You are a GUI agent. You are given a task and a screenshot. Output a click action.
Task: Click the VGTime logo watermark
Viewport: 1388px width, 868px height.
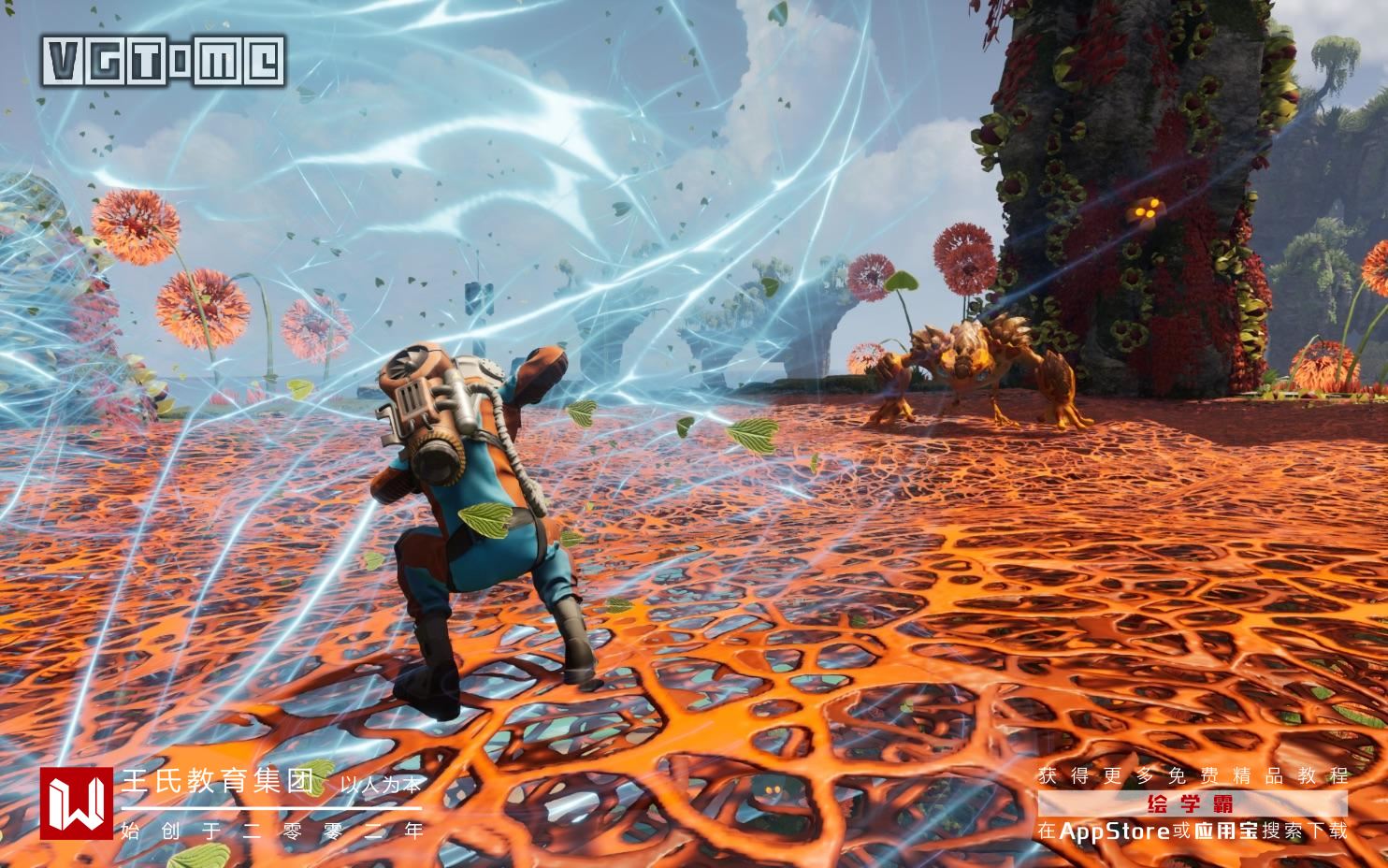165,61
